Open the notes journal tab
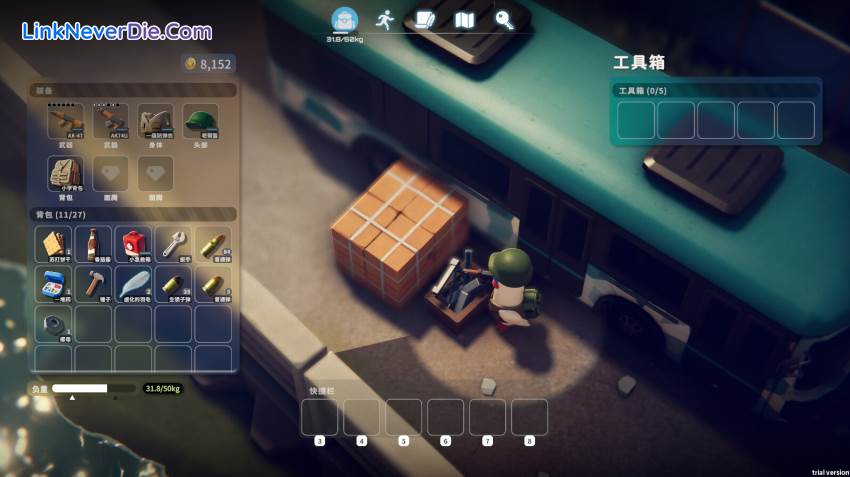Screen dimensions: 850x477 click(x=424, y=19)
